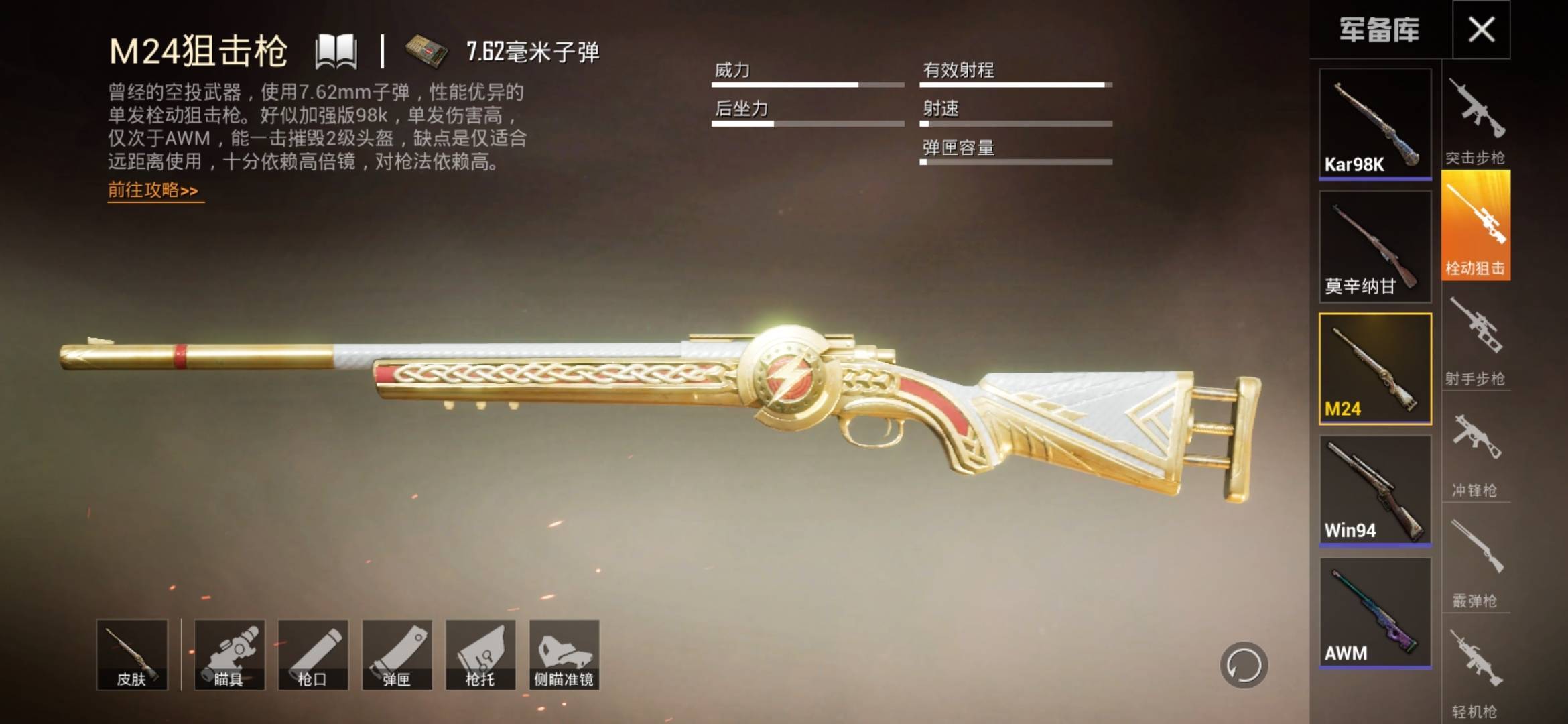Expand the AWM weapon details
The image size is (1568, 724).
tap(1374, 610)
